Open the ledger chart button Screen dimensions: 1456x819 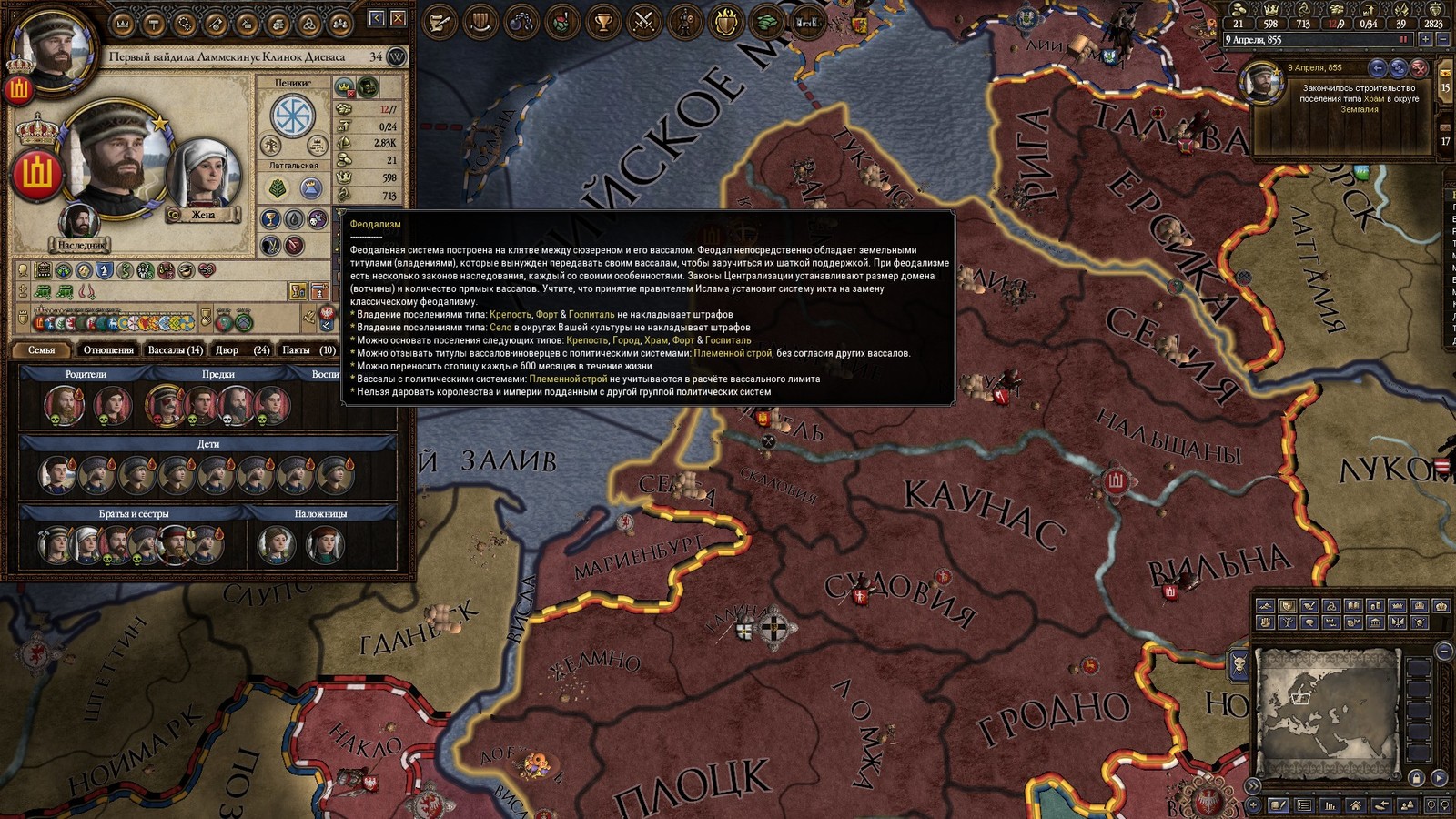coord(1330,805)
